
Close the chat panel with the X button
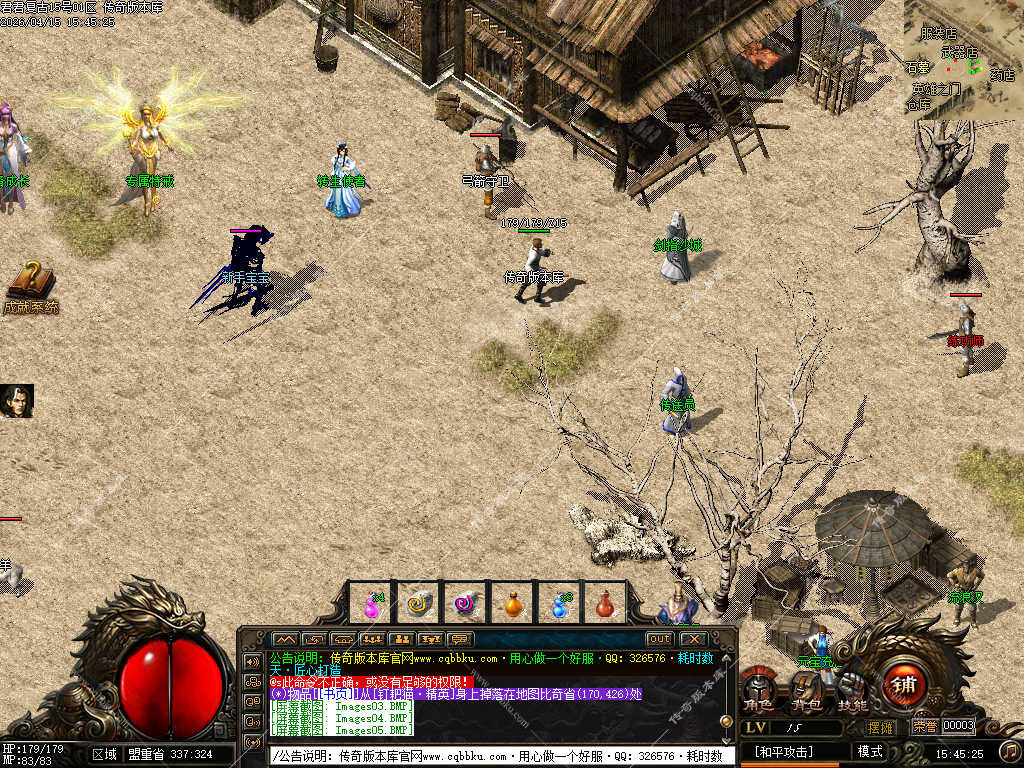(x=693, y=639)
